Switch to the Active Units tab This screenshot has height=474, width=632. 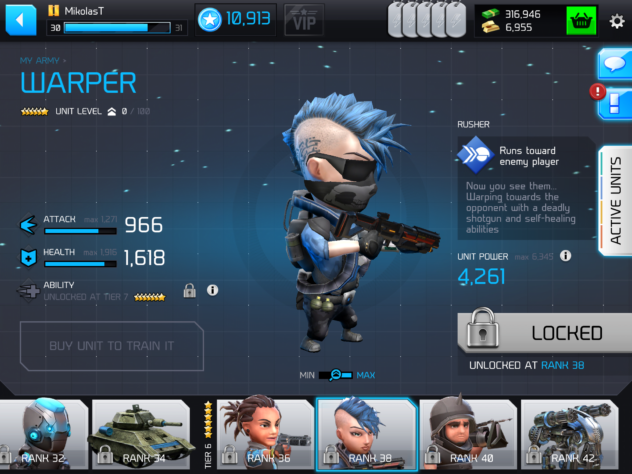(615, 200)
